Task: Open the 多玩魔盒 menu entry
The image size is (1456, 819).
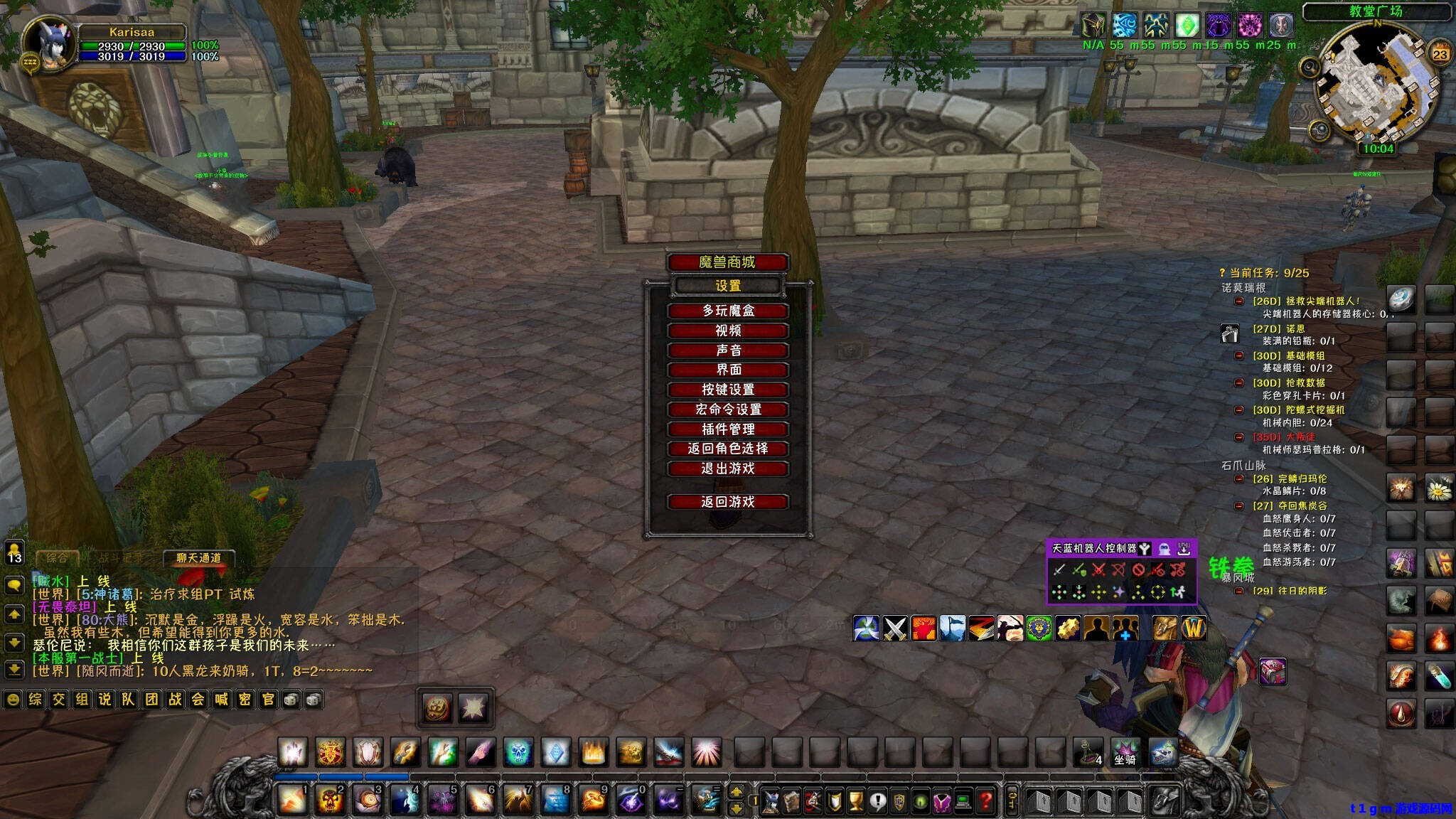Action: pos(727,311)
